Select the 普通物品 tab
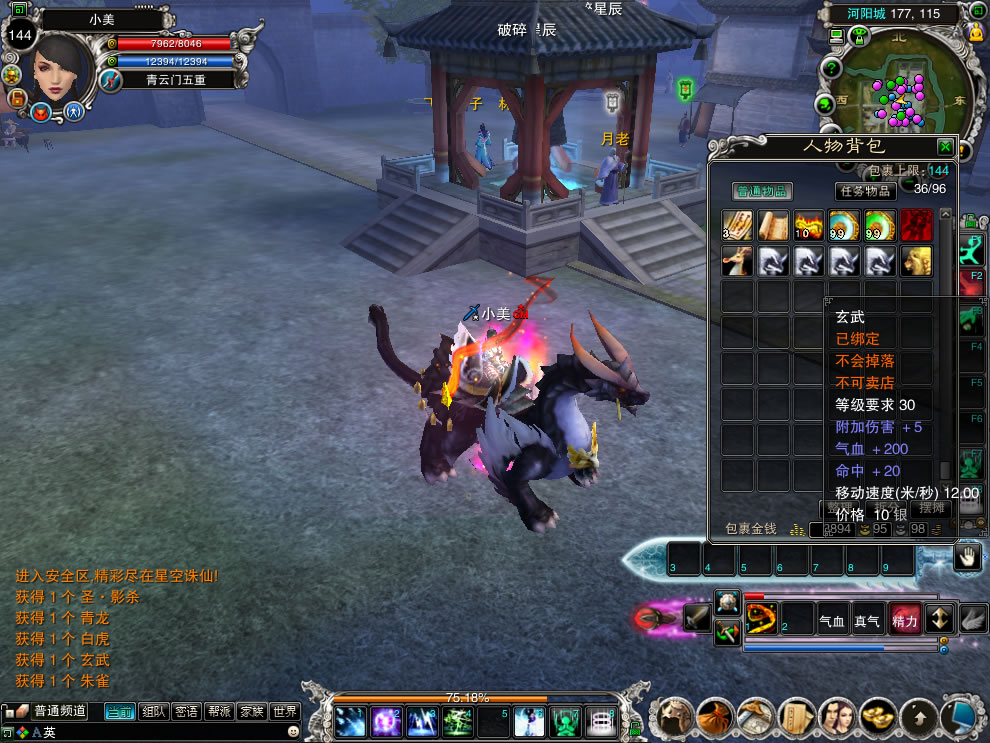This screenshot has width=990, height=743. 763,191
